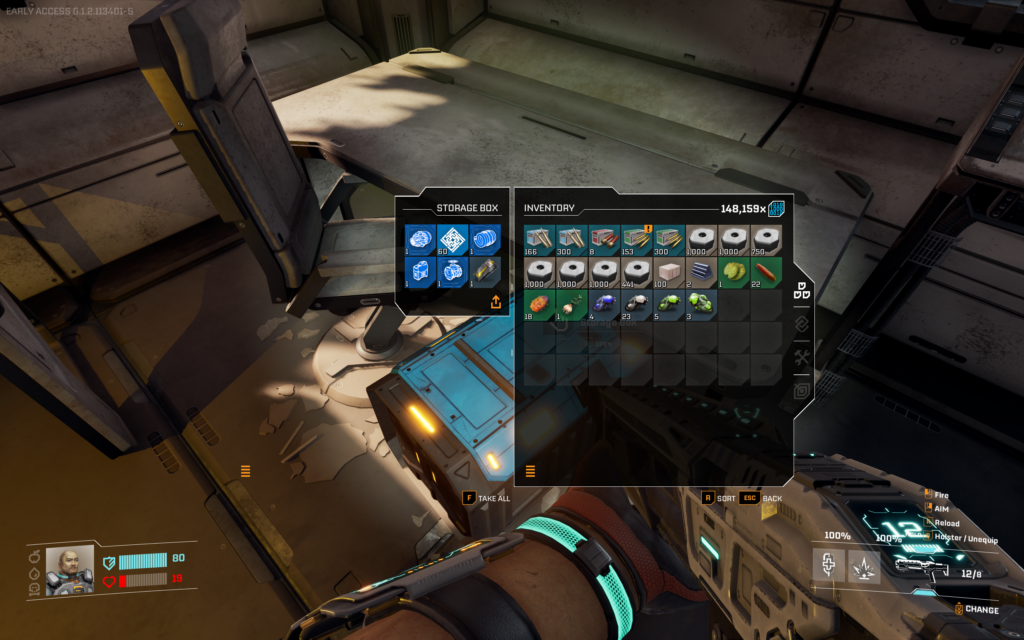
Task: Select the blue metal ingot stack
Action: (x=700, y=272)
